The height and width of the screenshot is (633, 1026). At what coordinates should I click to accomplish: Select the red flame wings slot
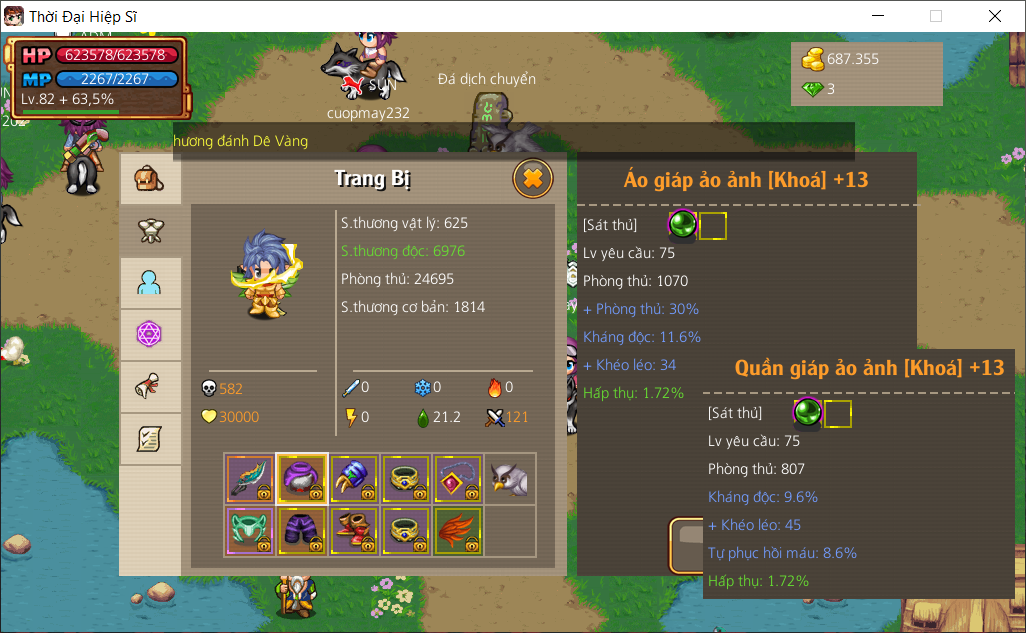[x=458, y=531]
